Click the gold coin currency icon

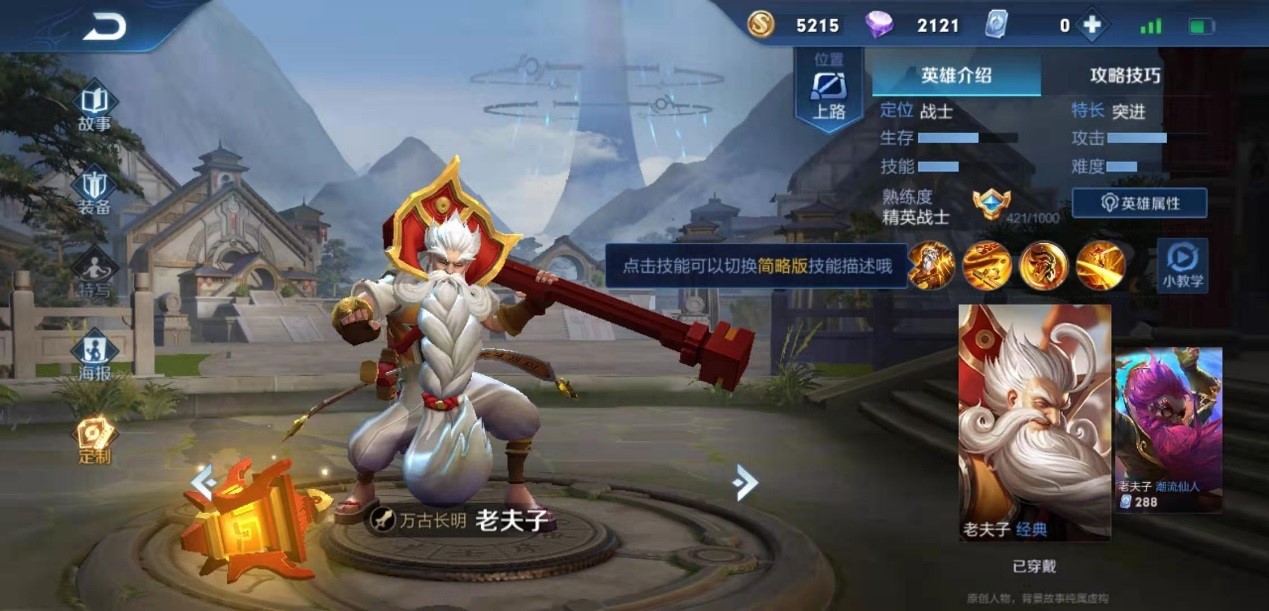[x=761, y=25]
